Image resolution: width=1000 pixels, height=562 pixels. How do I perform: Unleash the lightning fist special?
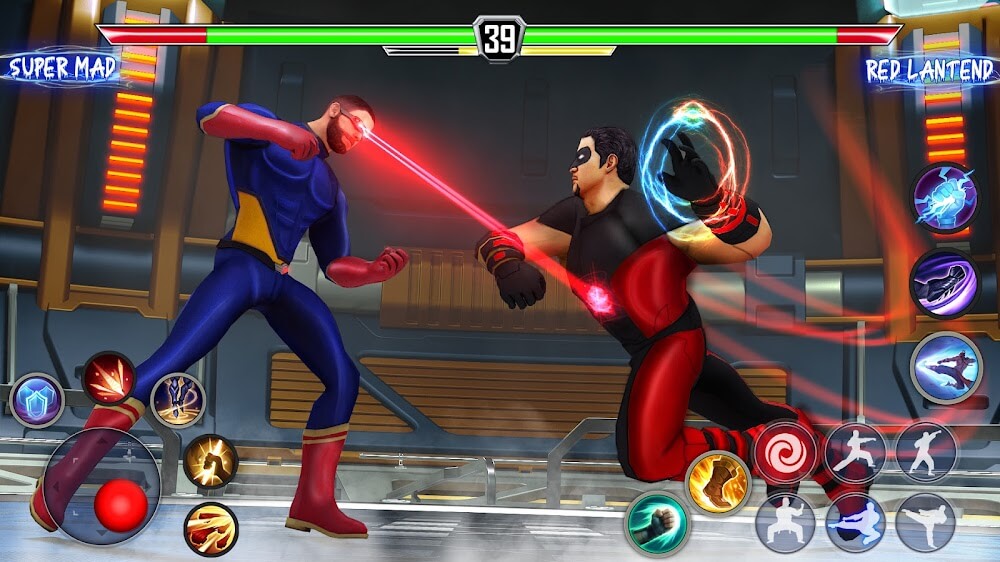pos(945,197)
